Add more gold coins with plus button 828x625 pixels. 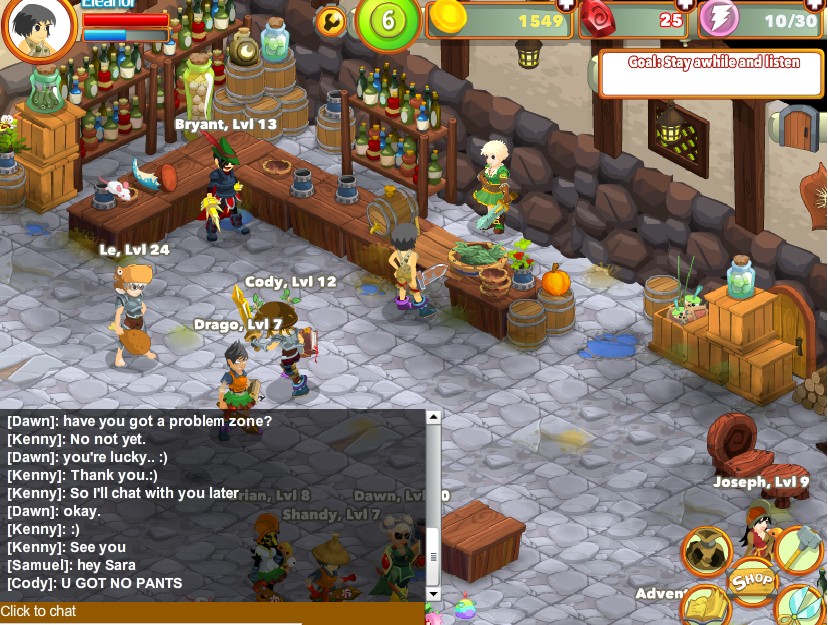(x=565, y=5)
